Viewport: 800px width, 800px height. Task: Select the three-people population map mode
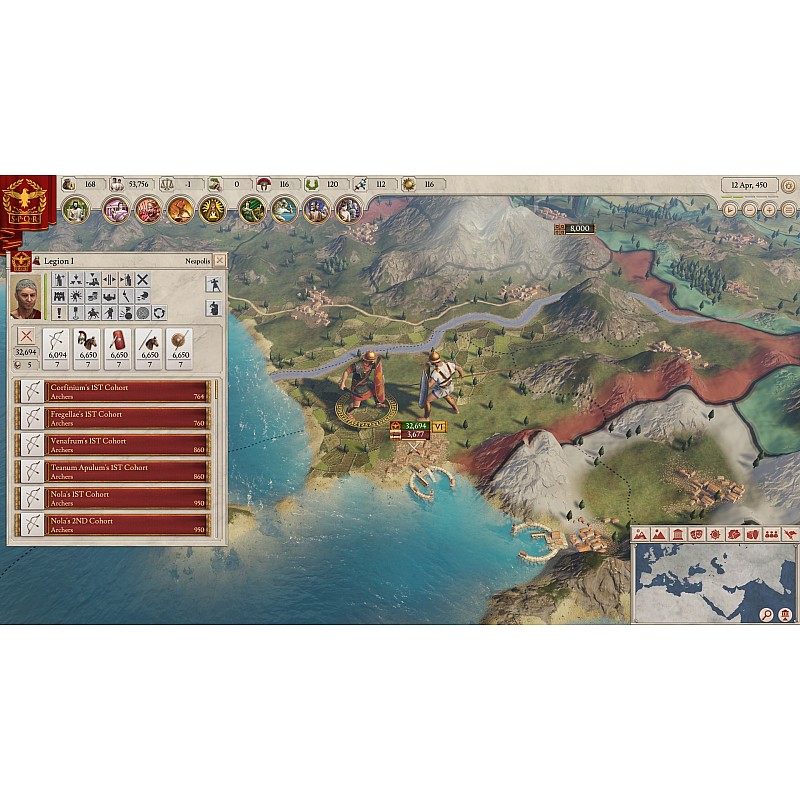tap(771, 534)
